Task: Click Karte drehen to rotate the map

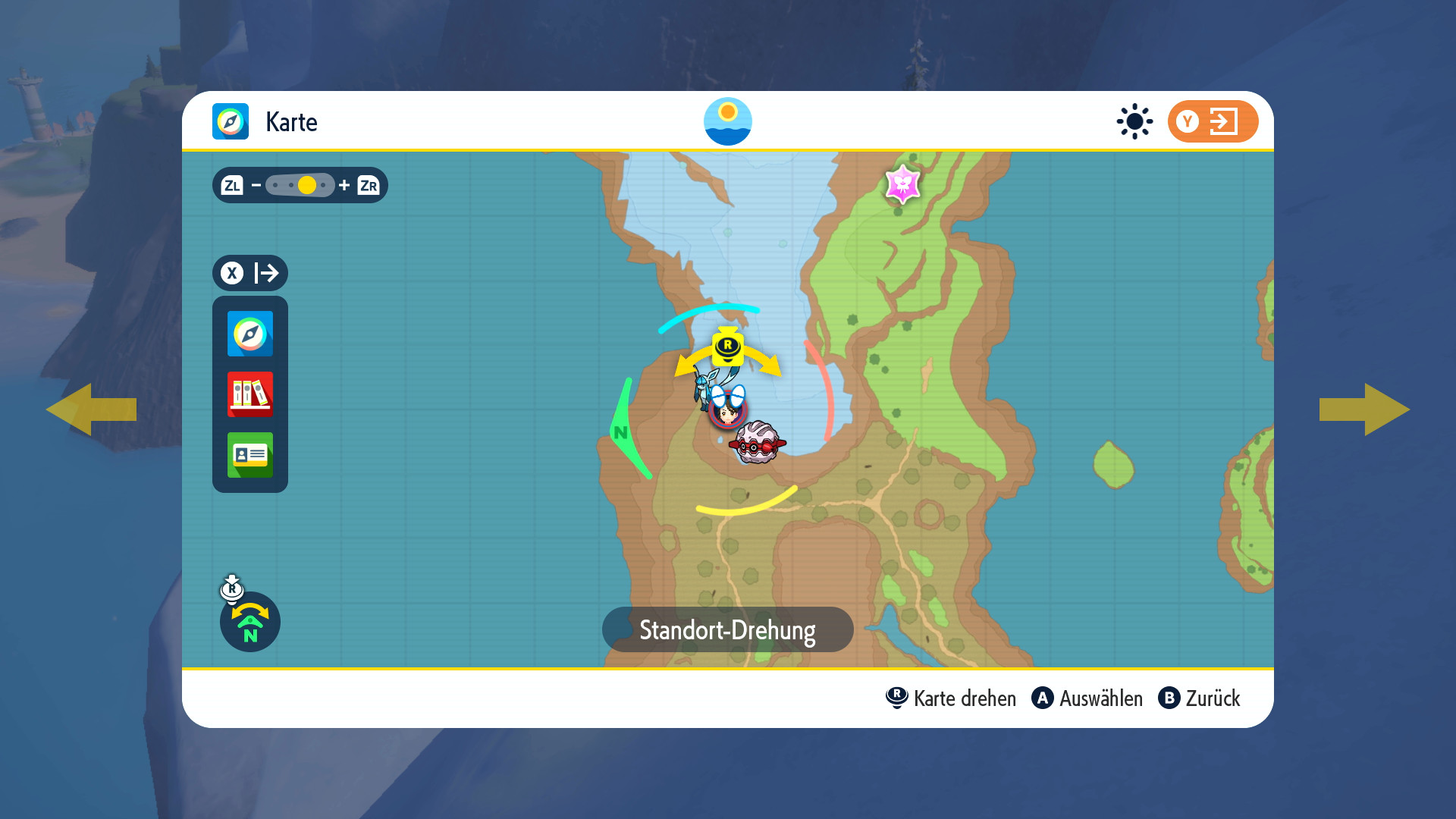Action: point(951,698)
